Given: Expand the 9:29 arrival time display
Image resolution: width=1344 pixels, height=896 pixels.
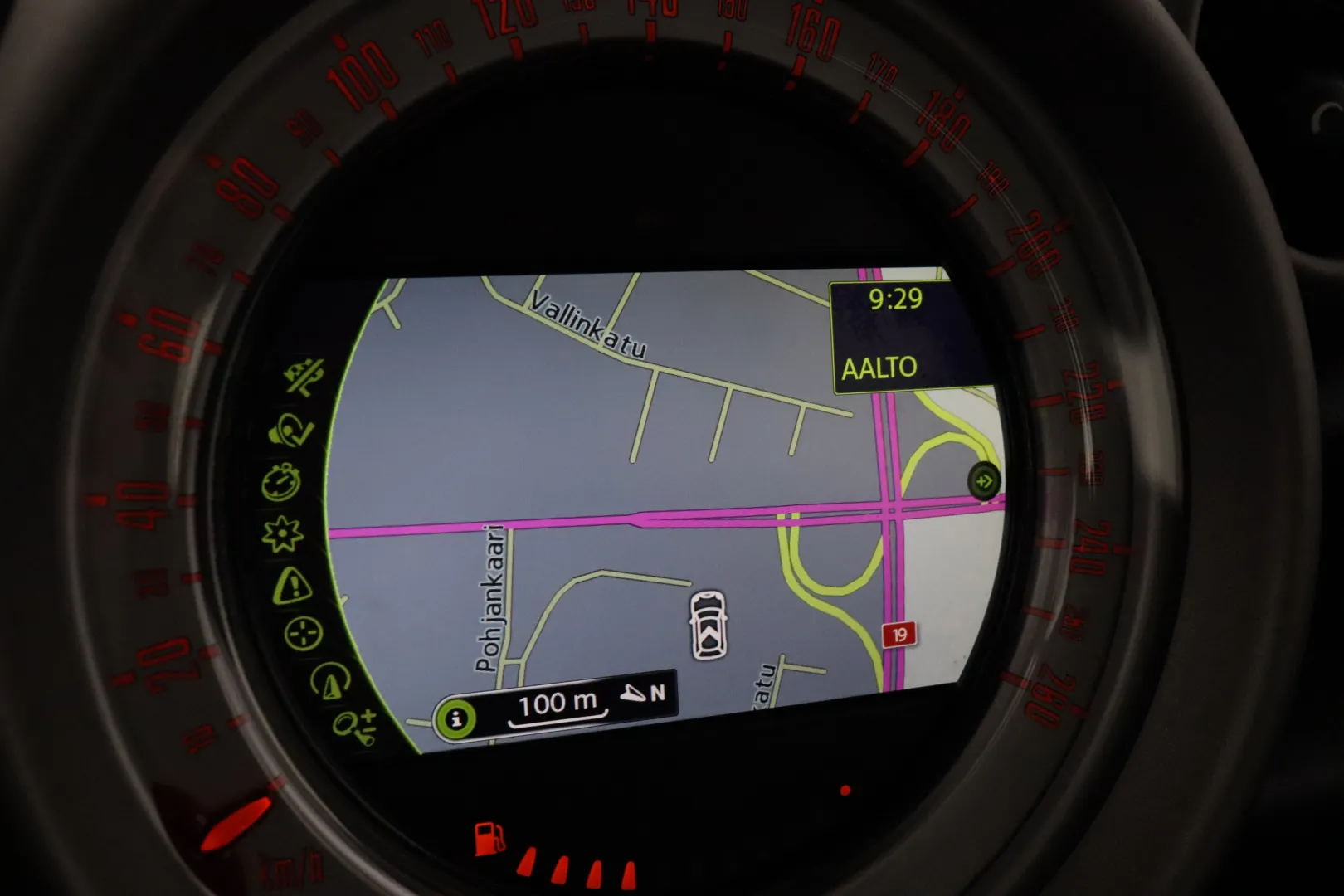Looking at the screenshot, I should coord(894,300).
